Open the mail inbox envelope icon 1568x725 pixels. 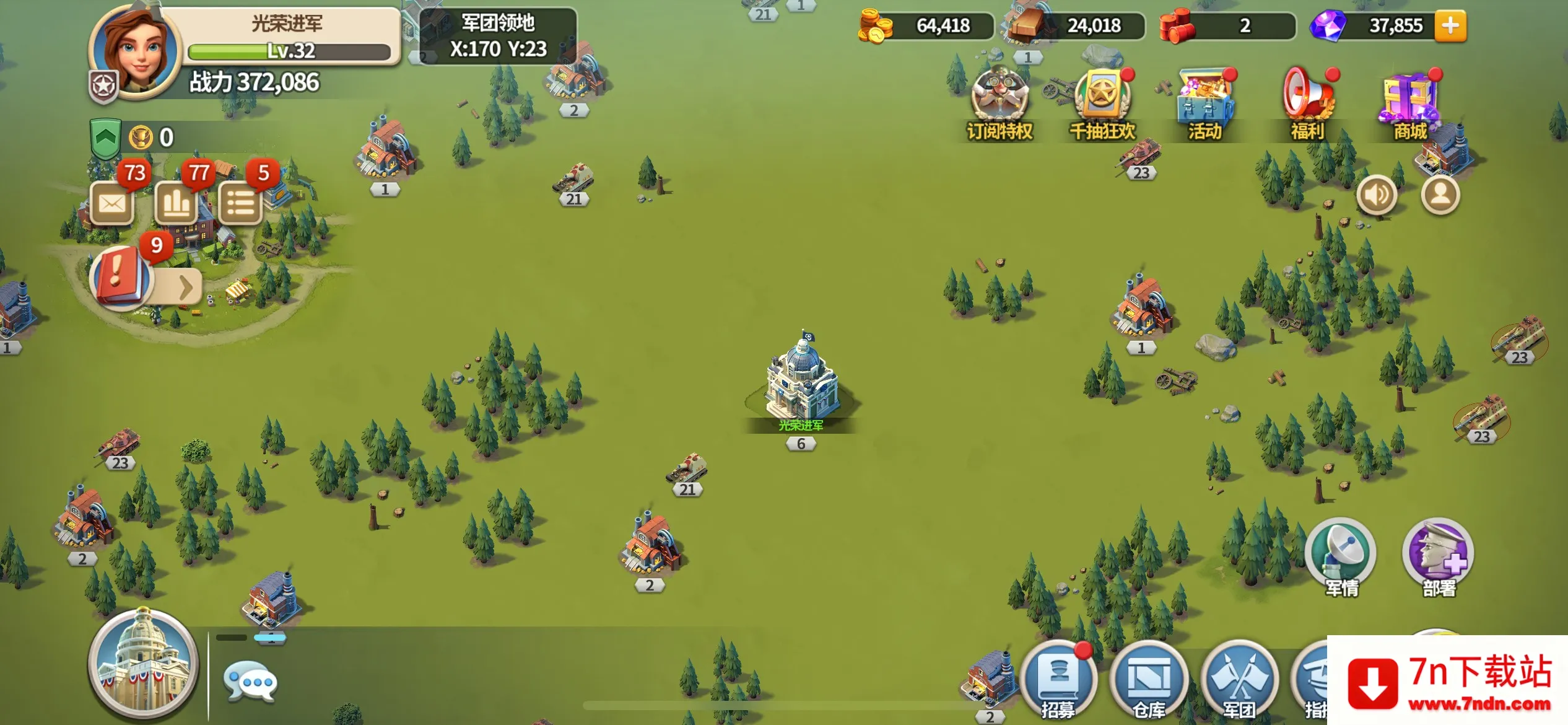point(112,203)
